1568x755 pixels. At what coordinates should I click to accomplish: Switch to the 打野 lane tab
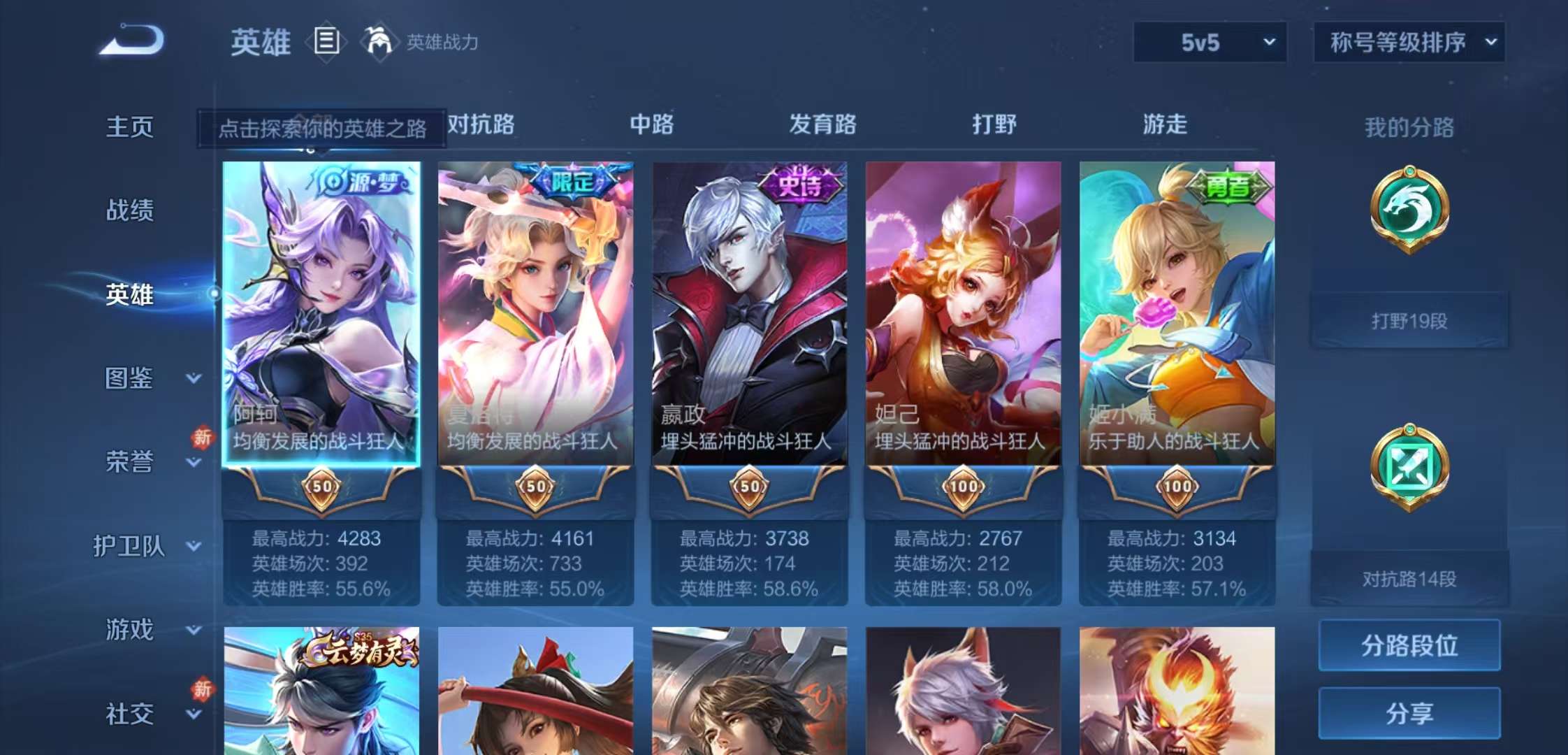[996, 126]
